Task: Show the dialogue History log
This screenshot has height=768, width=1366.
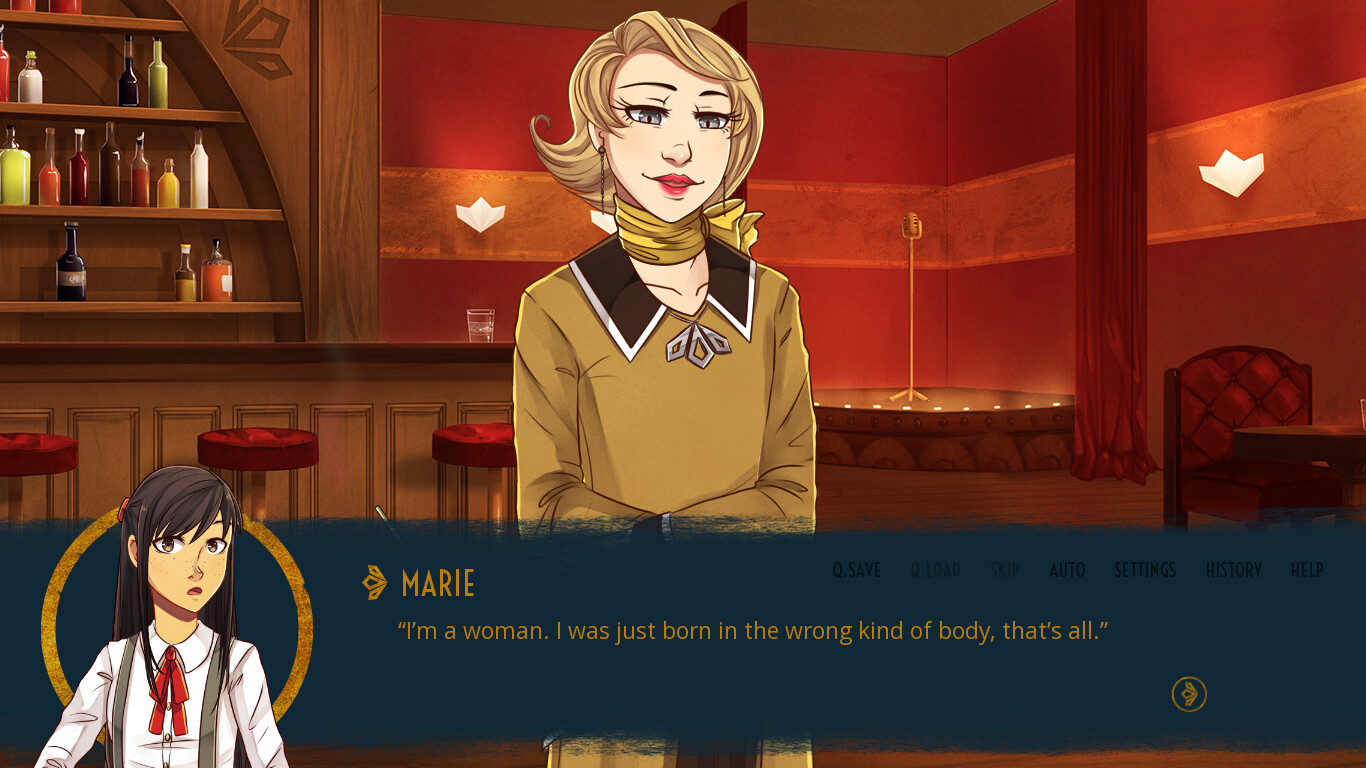Action: (x=1233, y=570)
